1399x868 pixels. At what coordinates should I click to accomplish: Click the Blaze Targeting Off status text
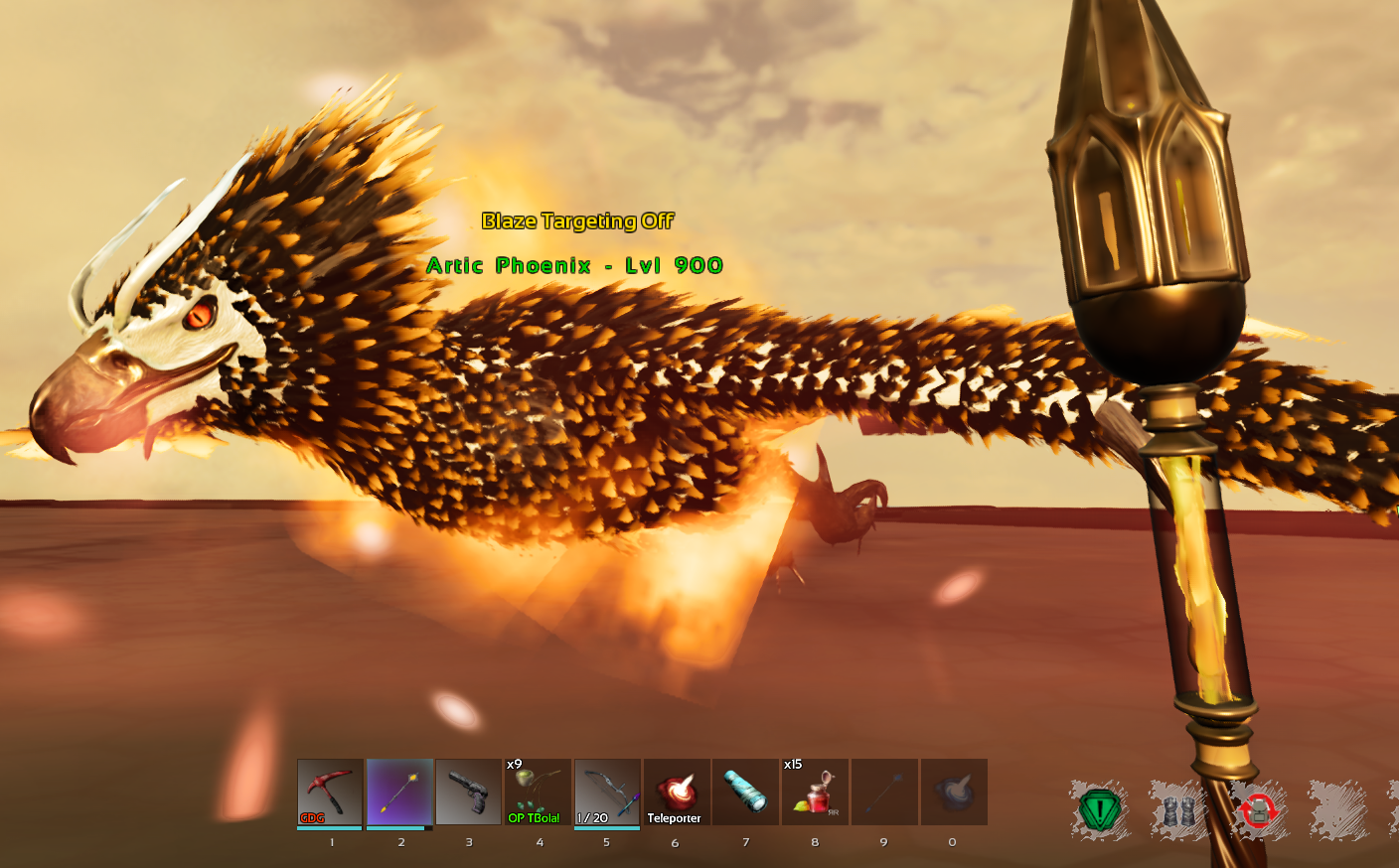click(577, 221)
